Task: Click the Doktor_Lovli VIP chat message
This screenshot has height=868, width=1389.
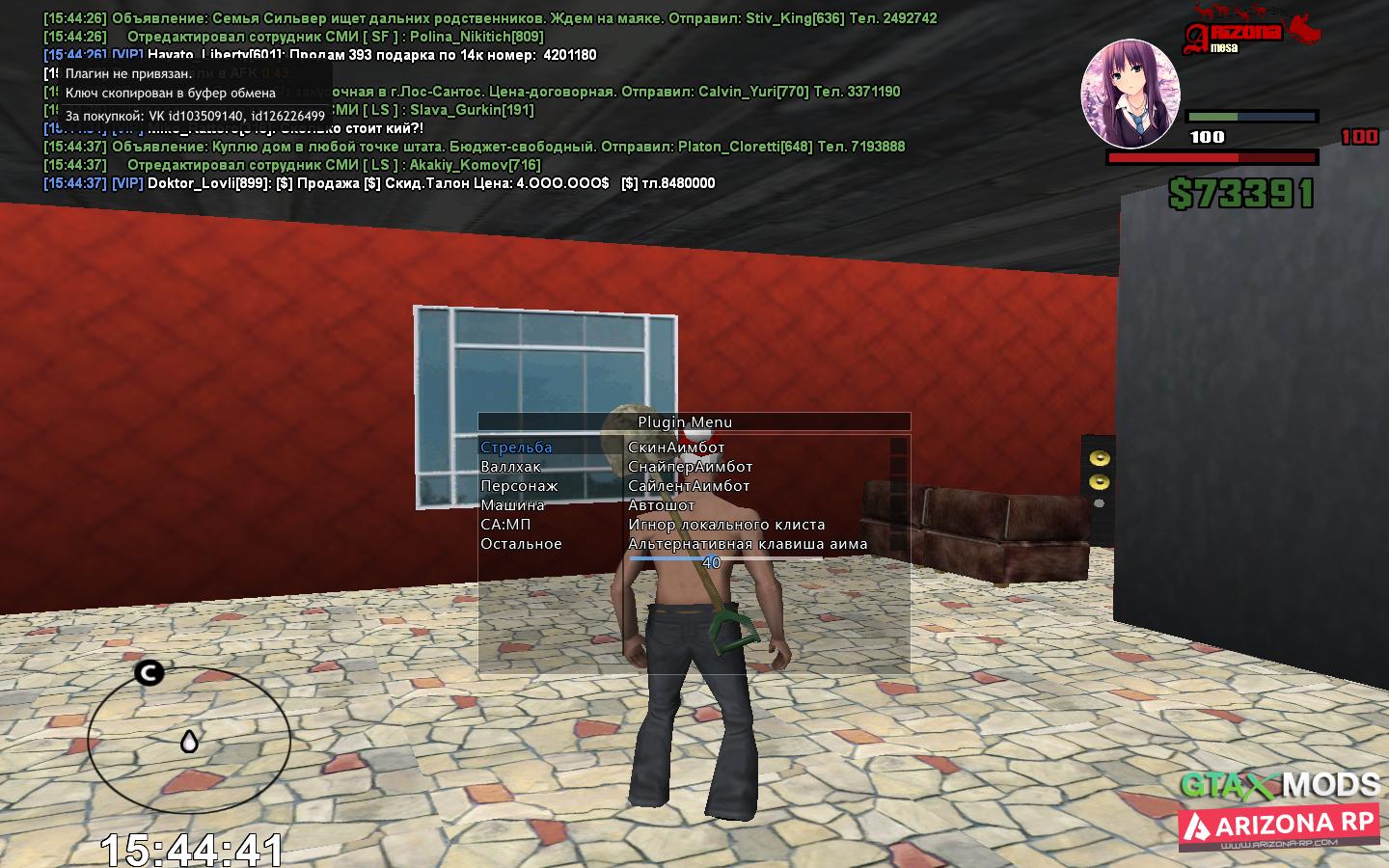Action: (430, 183)
